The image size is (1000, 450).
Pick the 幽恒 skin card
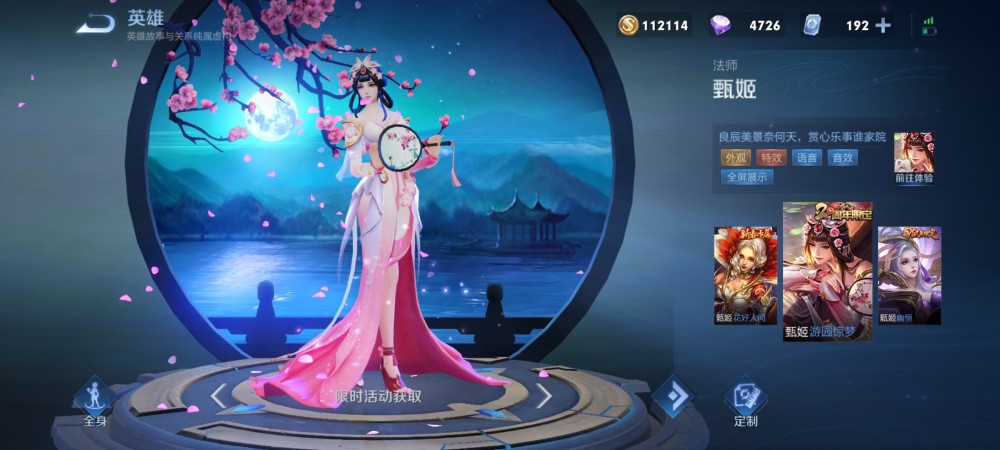[909, 275]
